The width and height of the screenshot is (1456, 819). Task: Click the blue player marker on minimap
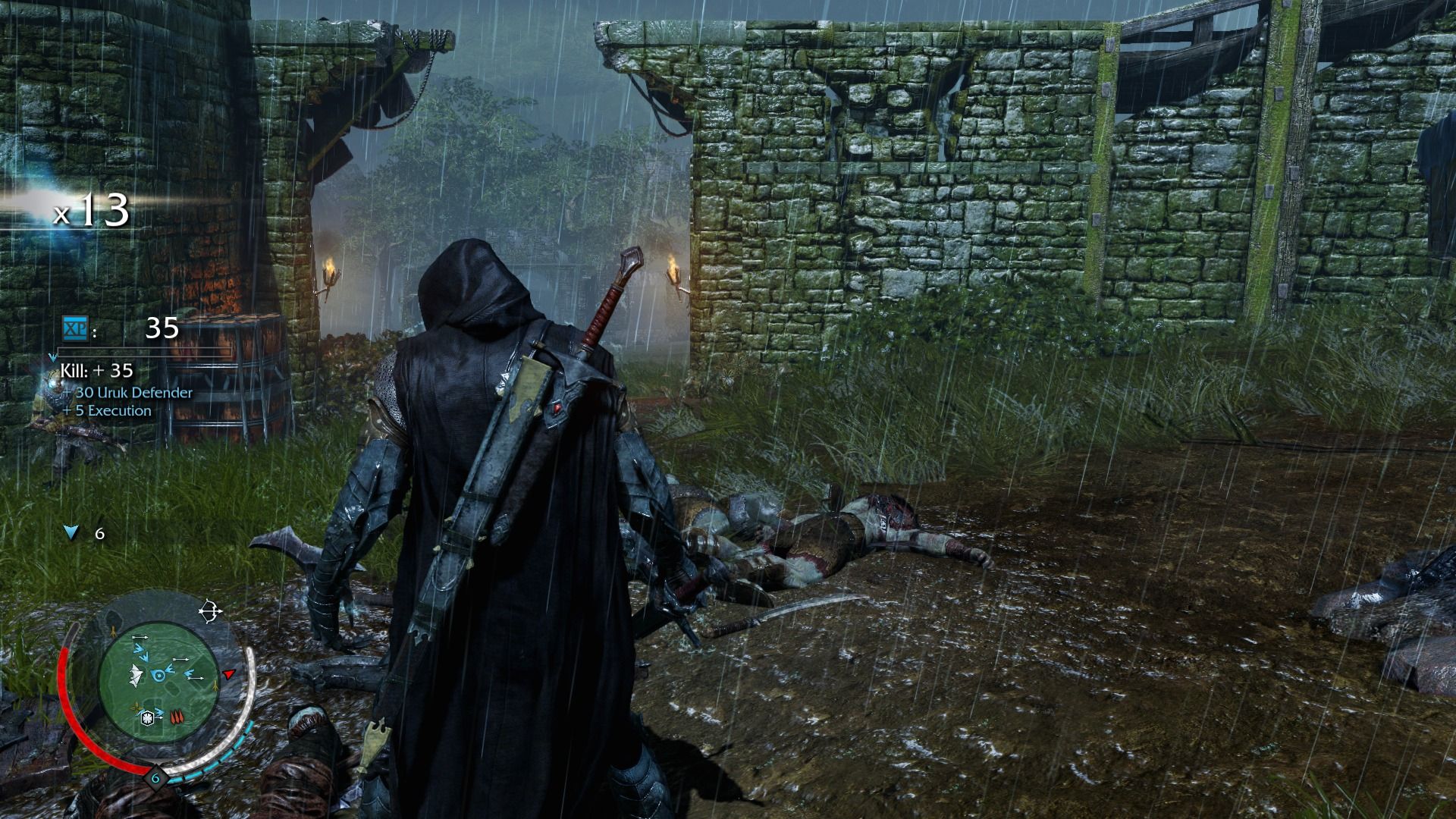[x=159, y=675]
